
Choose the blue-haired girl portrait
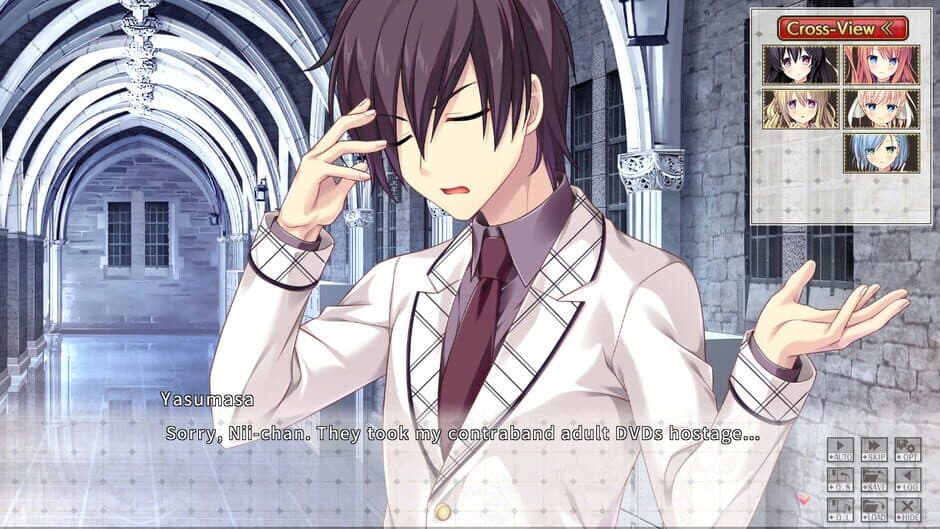pyautogui.click(x=881, y=153)
